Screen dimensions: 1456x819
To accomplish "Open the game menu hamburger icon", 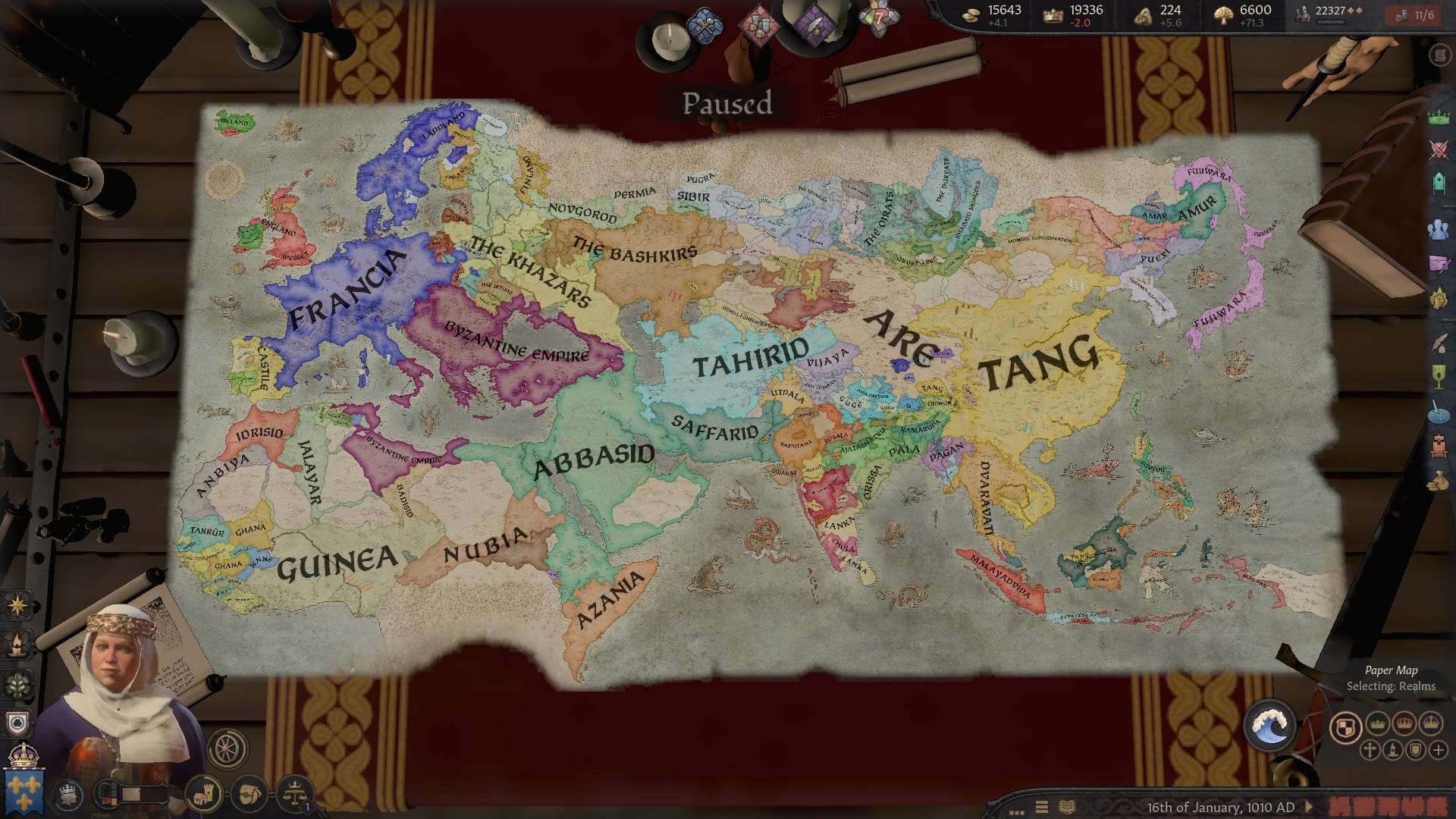I will (1042, 807).
